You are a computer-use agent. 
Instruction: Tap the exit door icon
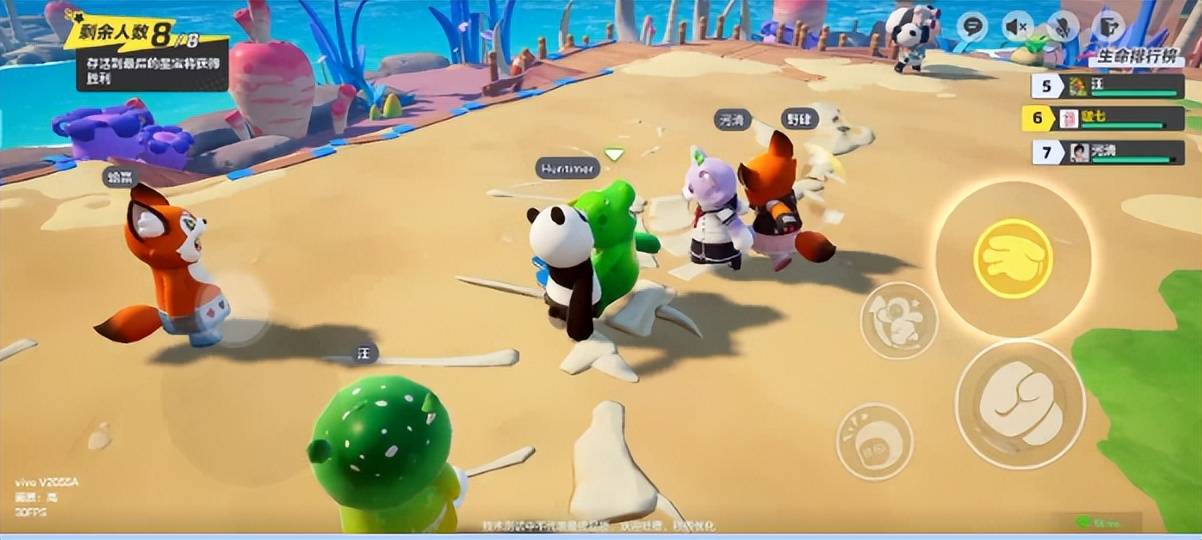coord(1108,26)
